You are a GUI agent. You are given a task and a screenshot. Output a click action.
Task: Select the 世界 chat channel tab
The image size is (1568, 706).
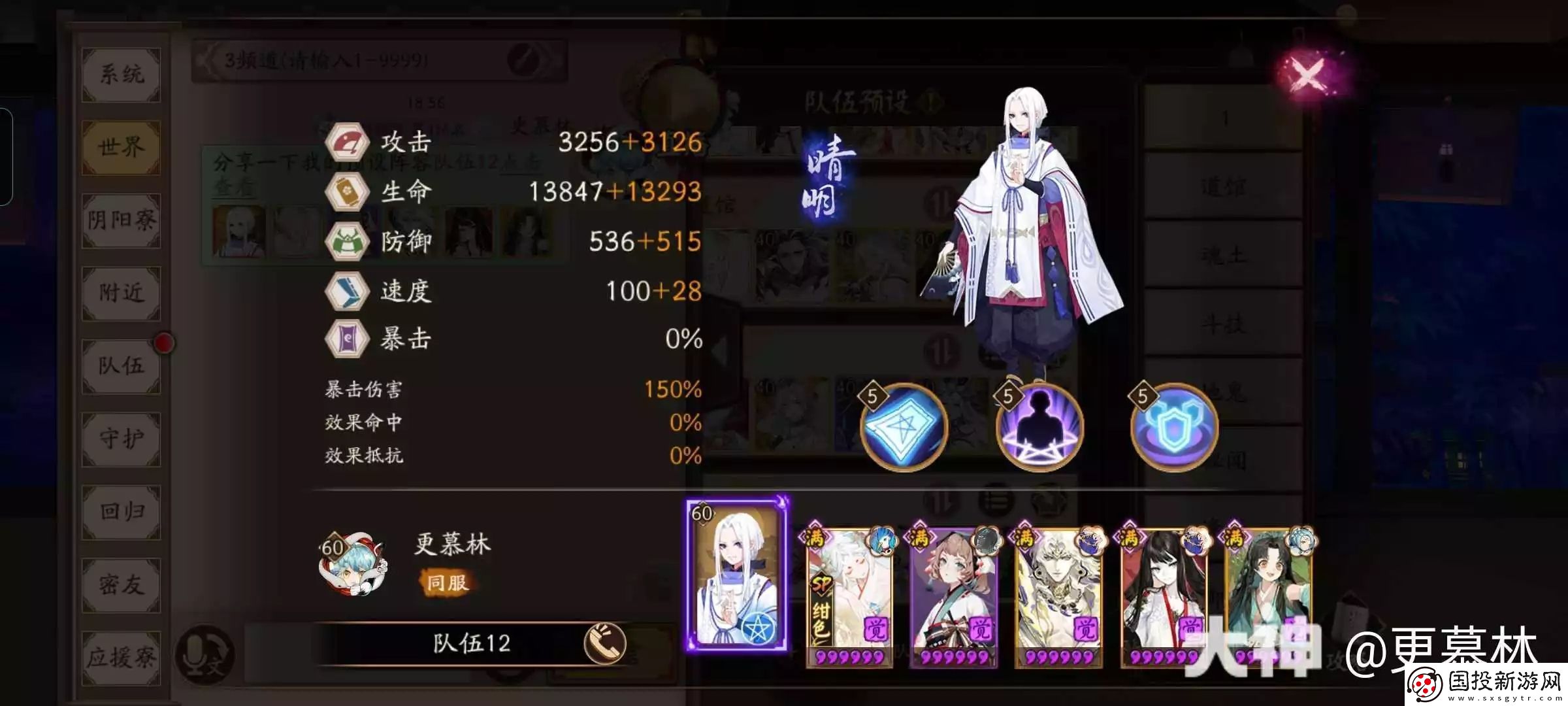tap(121, 148)
